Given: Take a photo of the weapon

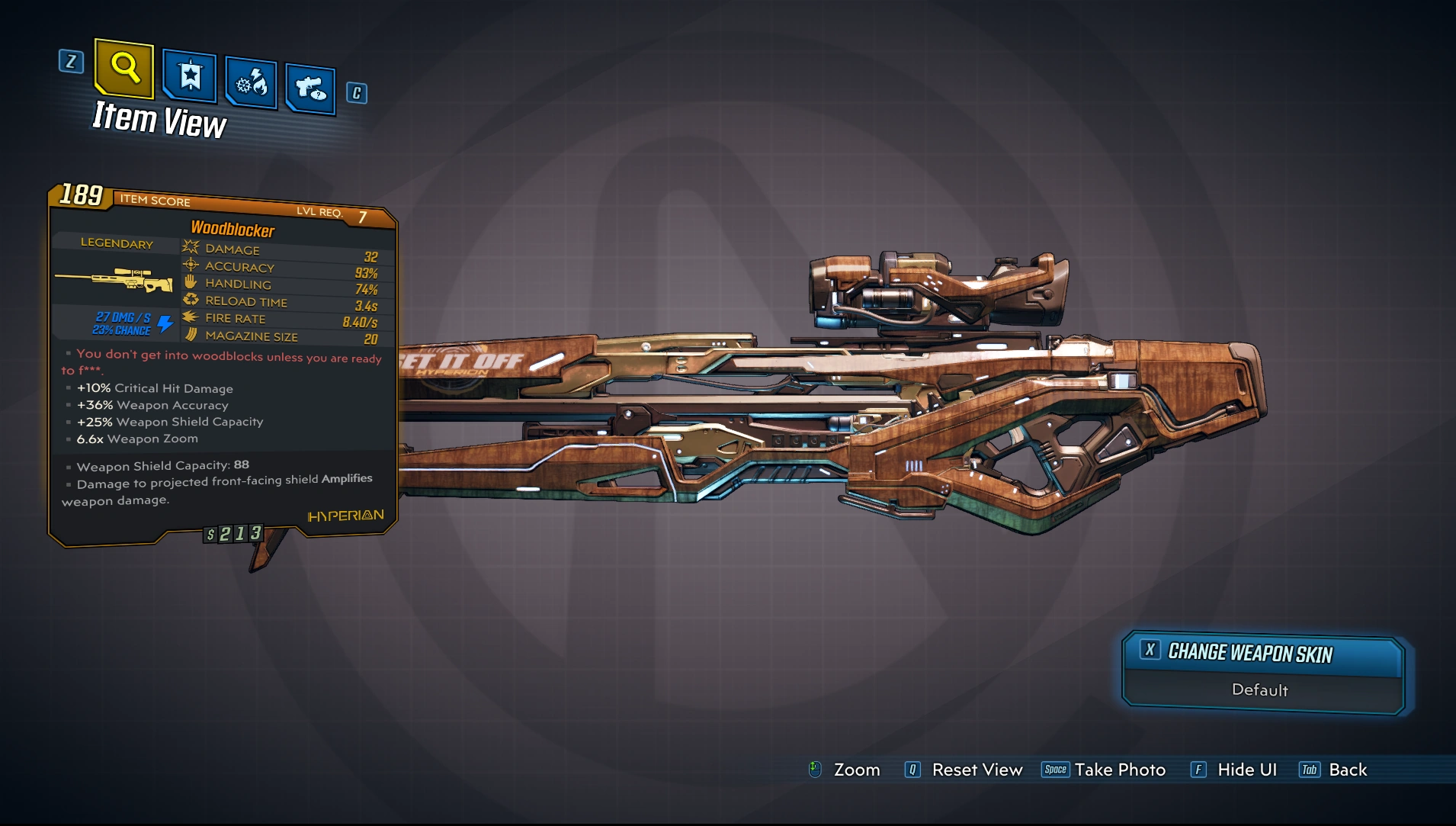Looking at the screenshot, I should point(1104,770).
